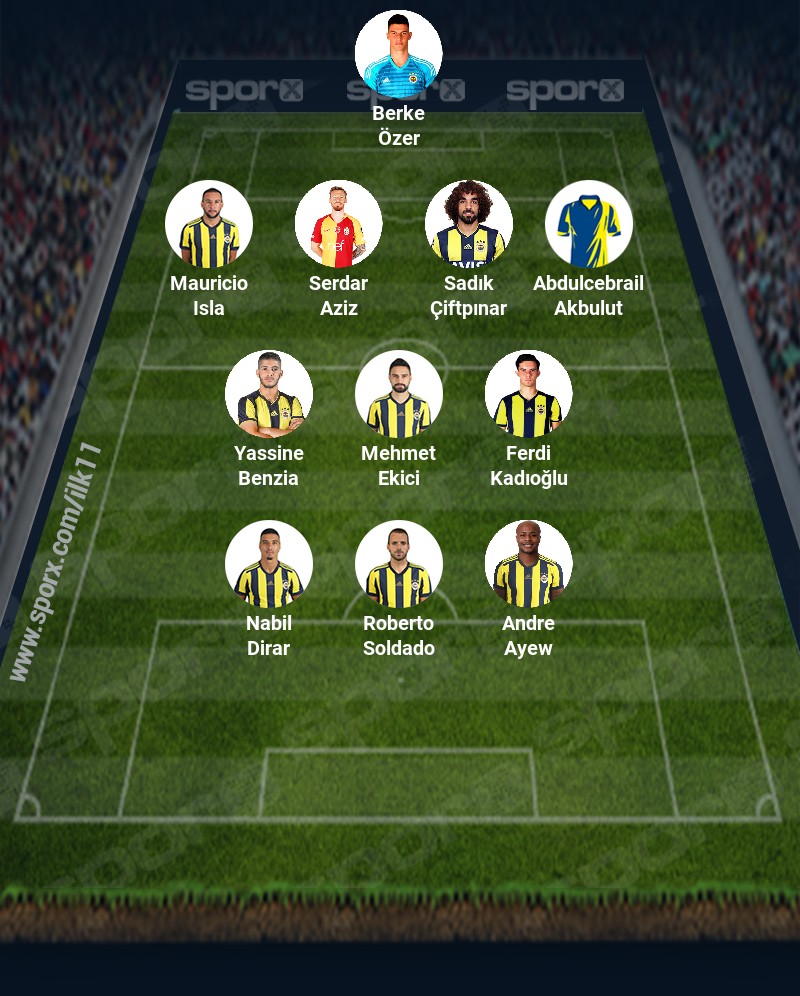Pick Sadık Çiftpınar from the back line
Screen dimensions: 800x996
tap(469, 224)
